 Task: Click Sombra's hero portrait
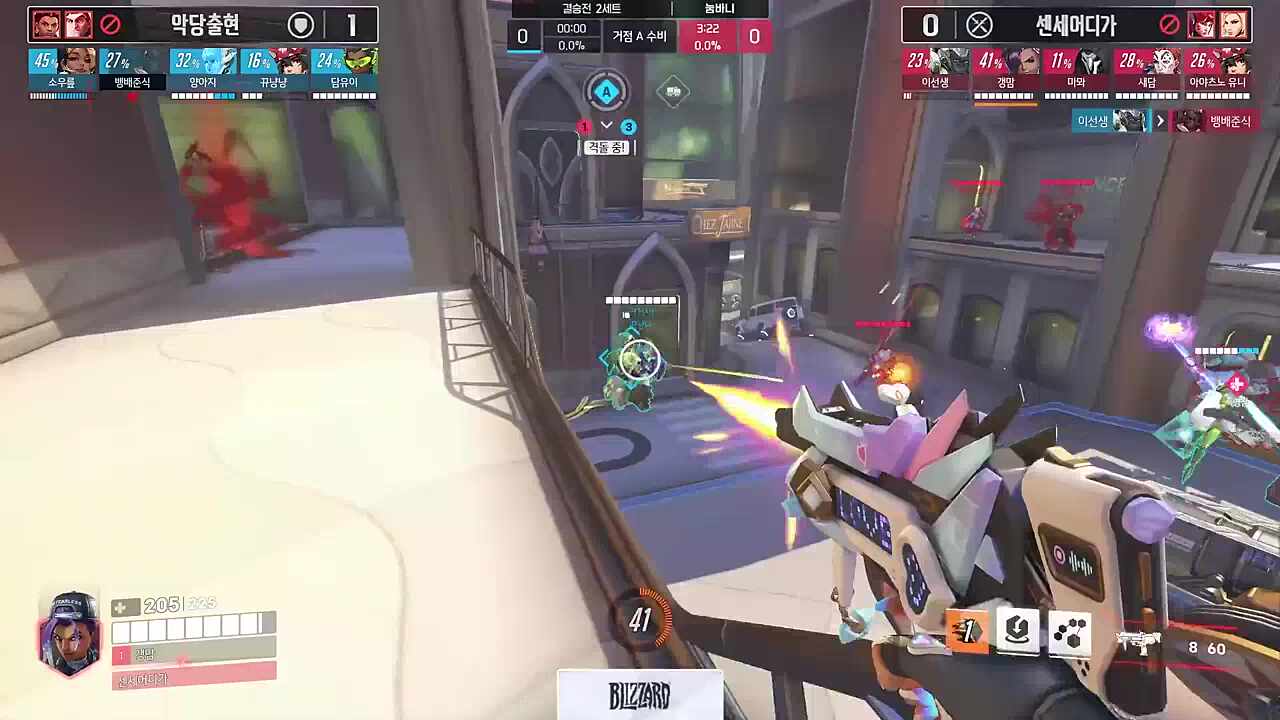(x=69, y=634)
